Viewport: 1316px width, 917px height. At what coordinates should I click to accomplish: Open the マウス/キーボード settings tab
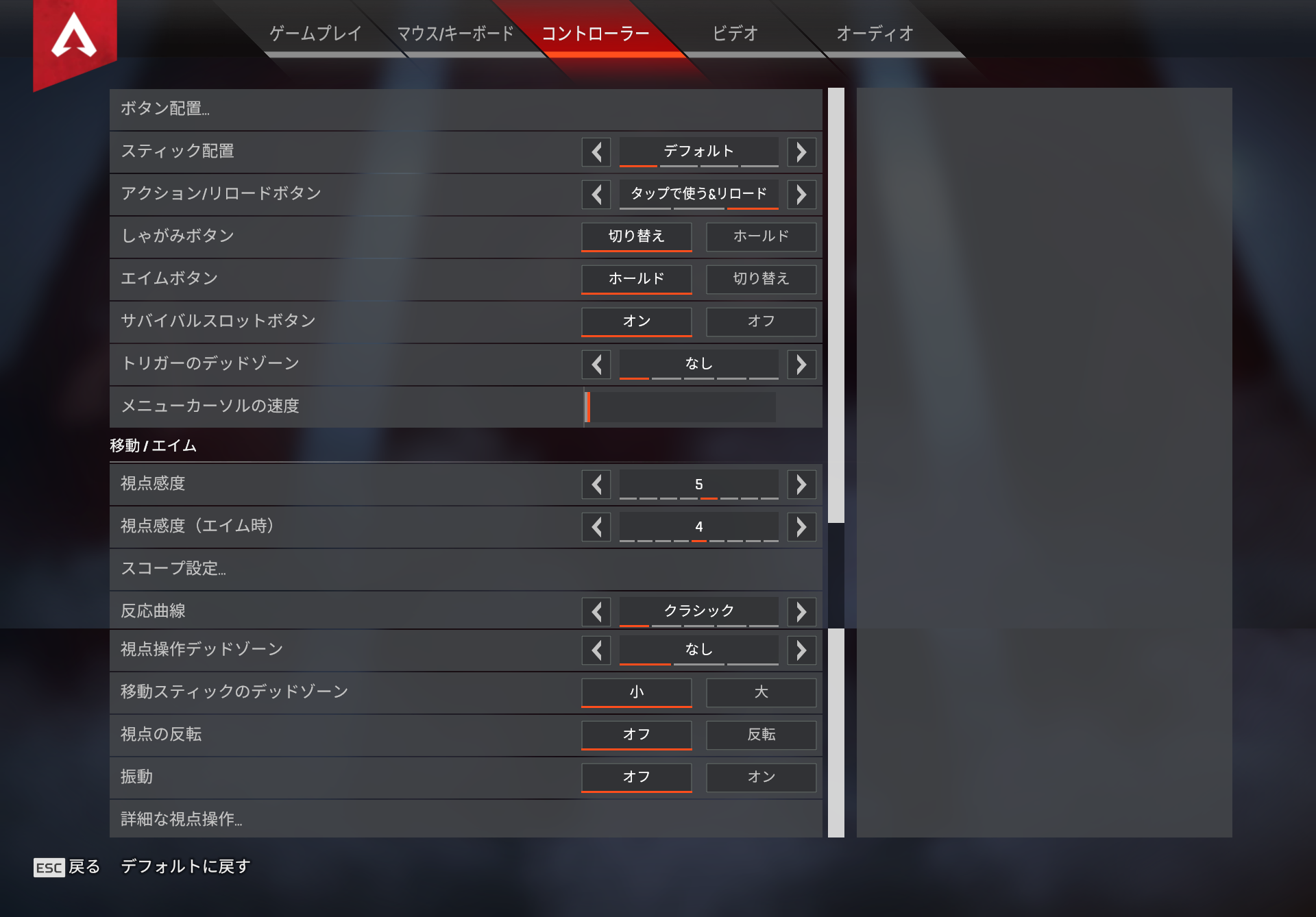[454, 32]
